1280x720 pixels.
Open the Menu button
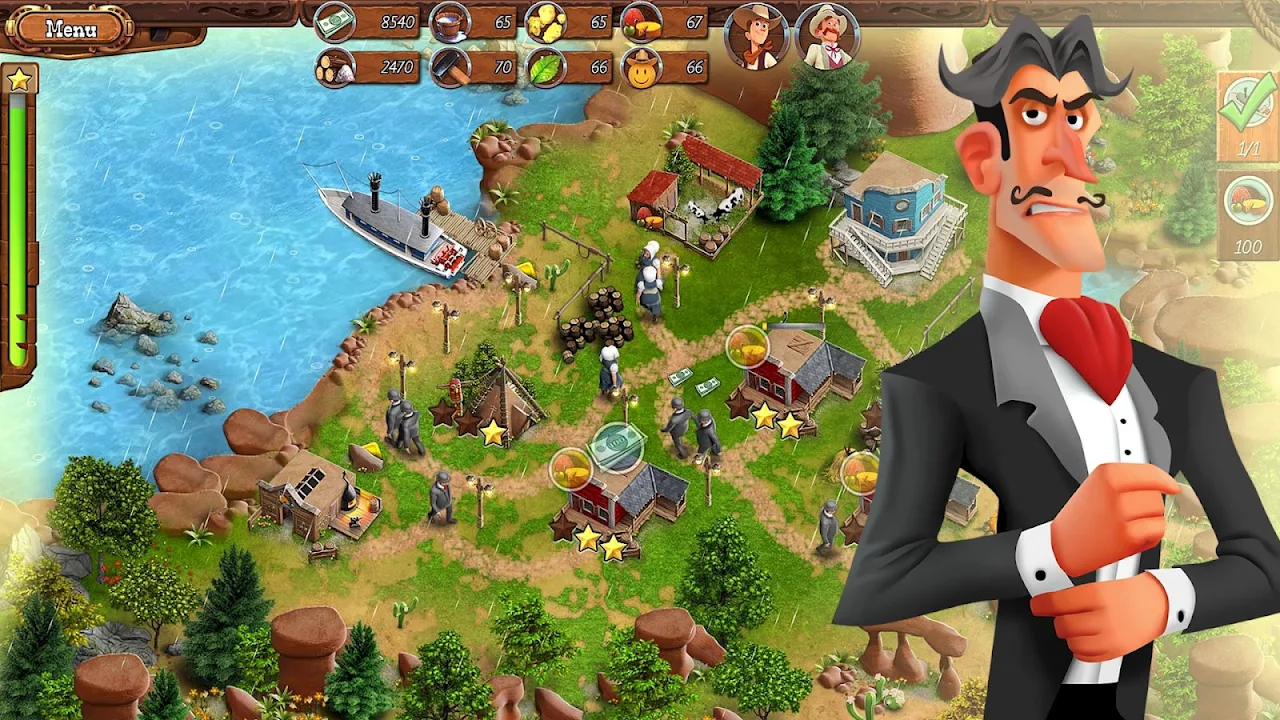click(71, 28)
